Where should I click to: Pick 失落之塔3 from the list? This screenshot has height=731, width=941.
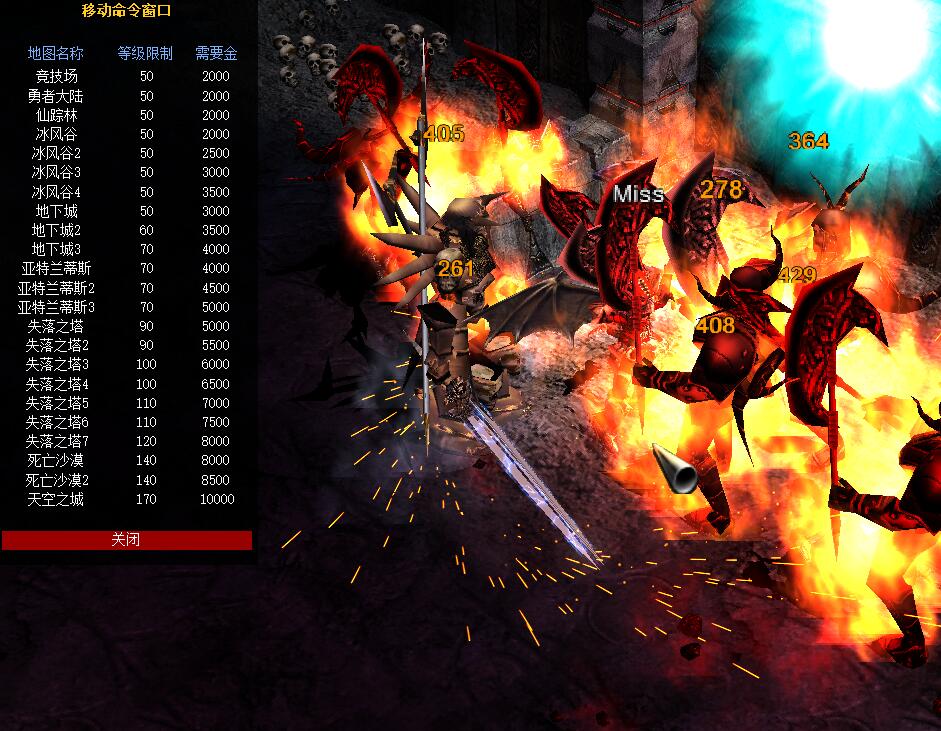pos(56,364)
